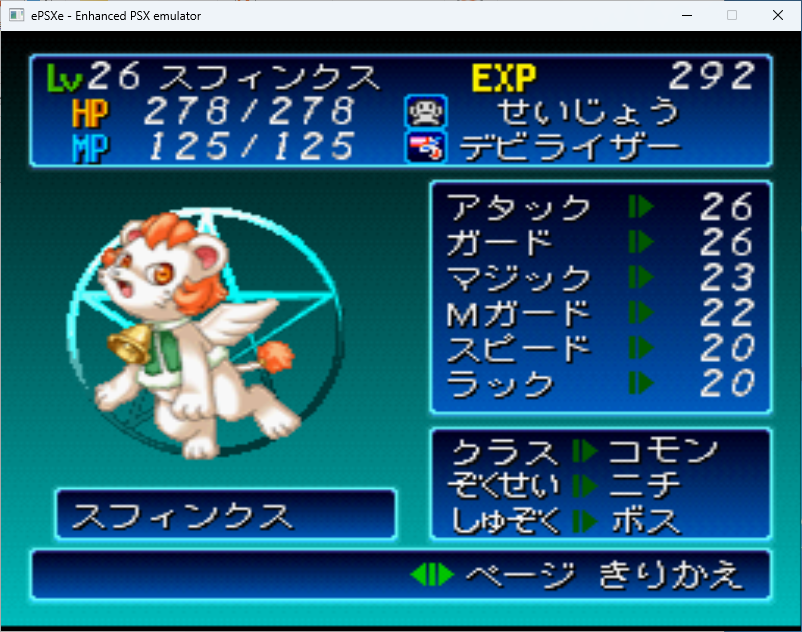The image size is (802, 632).
Task: Click the せいじょう status face icon
Action: click(x=419, y=110)
